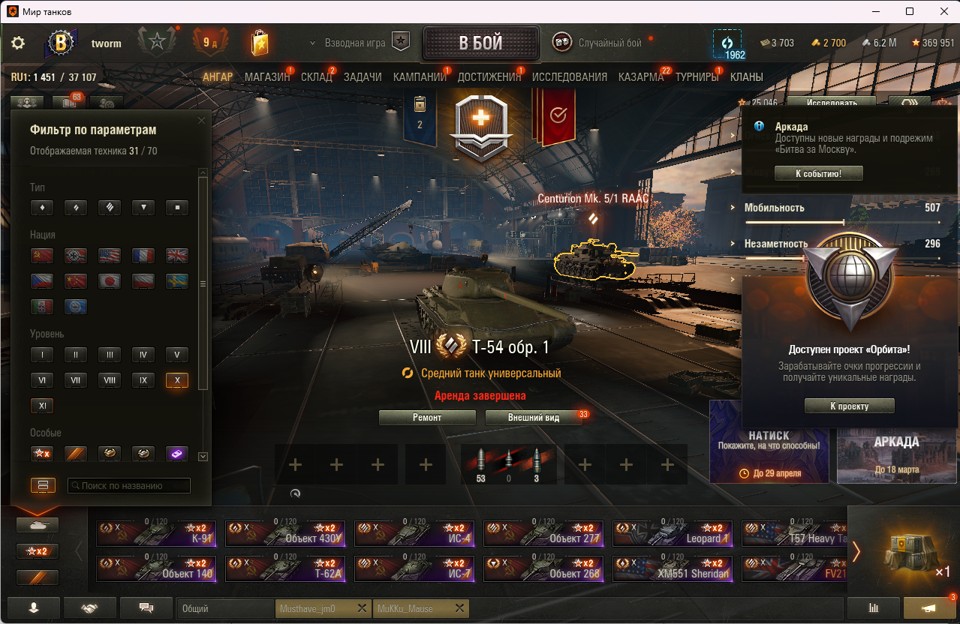Maximize the Мир танков window
This screenshot has height=624, width=960.
point(910,11)
